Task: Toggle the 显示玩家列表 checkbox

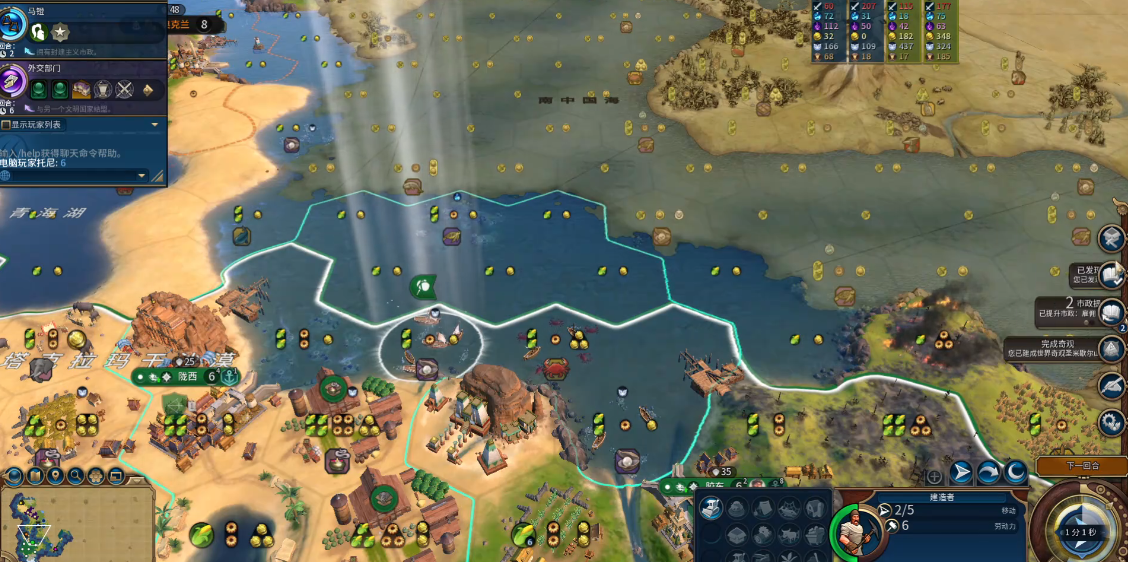Action: click(x=6, y=125)
